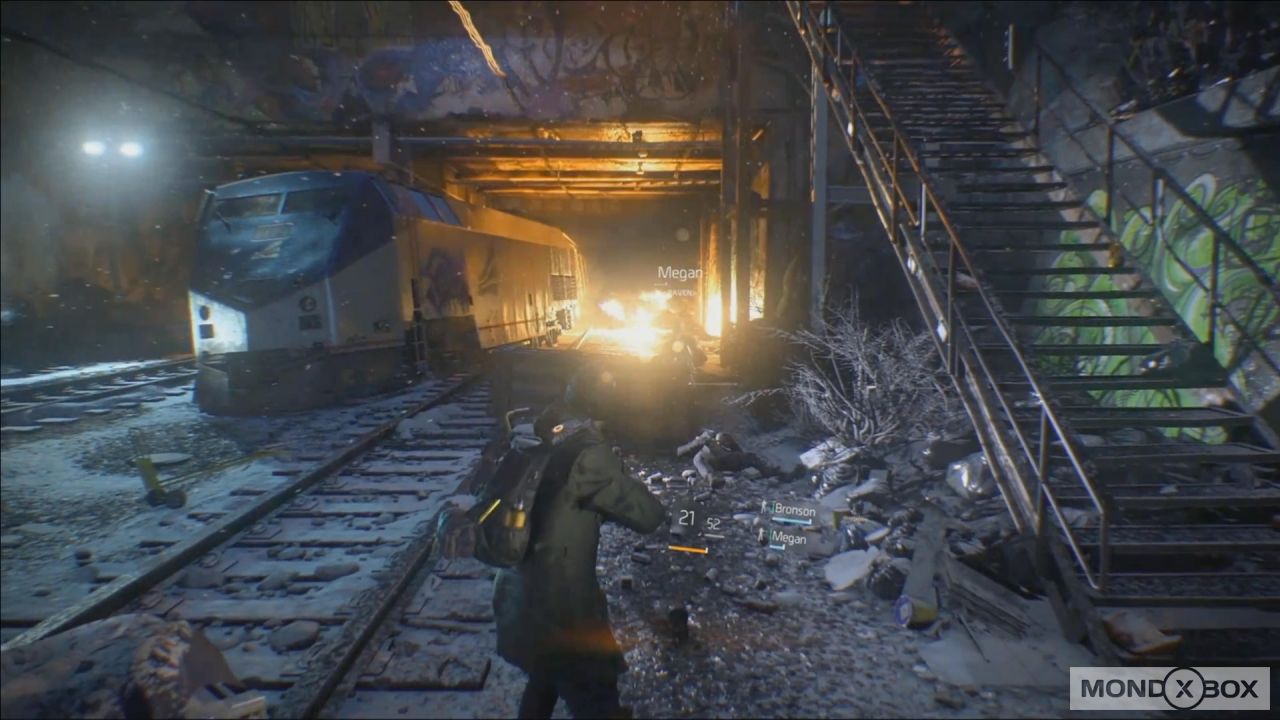Click the orange weapon durability bar
This screenshot has width=1280, height=720.
(x=687, y=549)
